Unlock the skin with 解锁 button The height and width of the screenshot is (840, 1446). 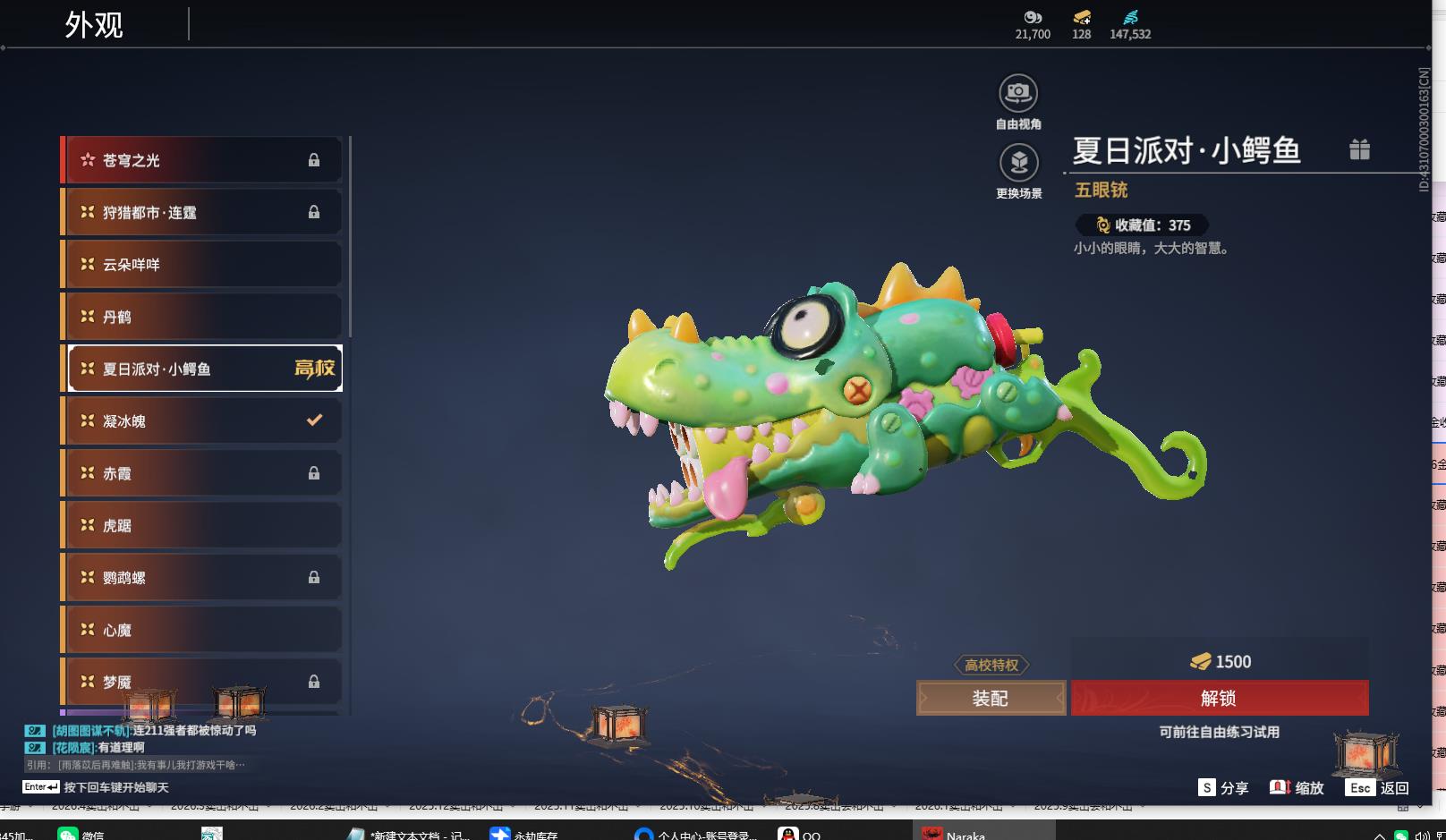click(1219, 699)
